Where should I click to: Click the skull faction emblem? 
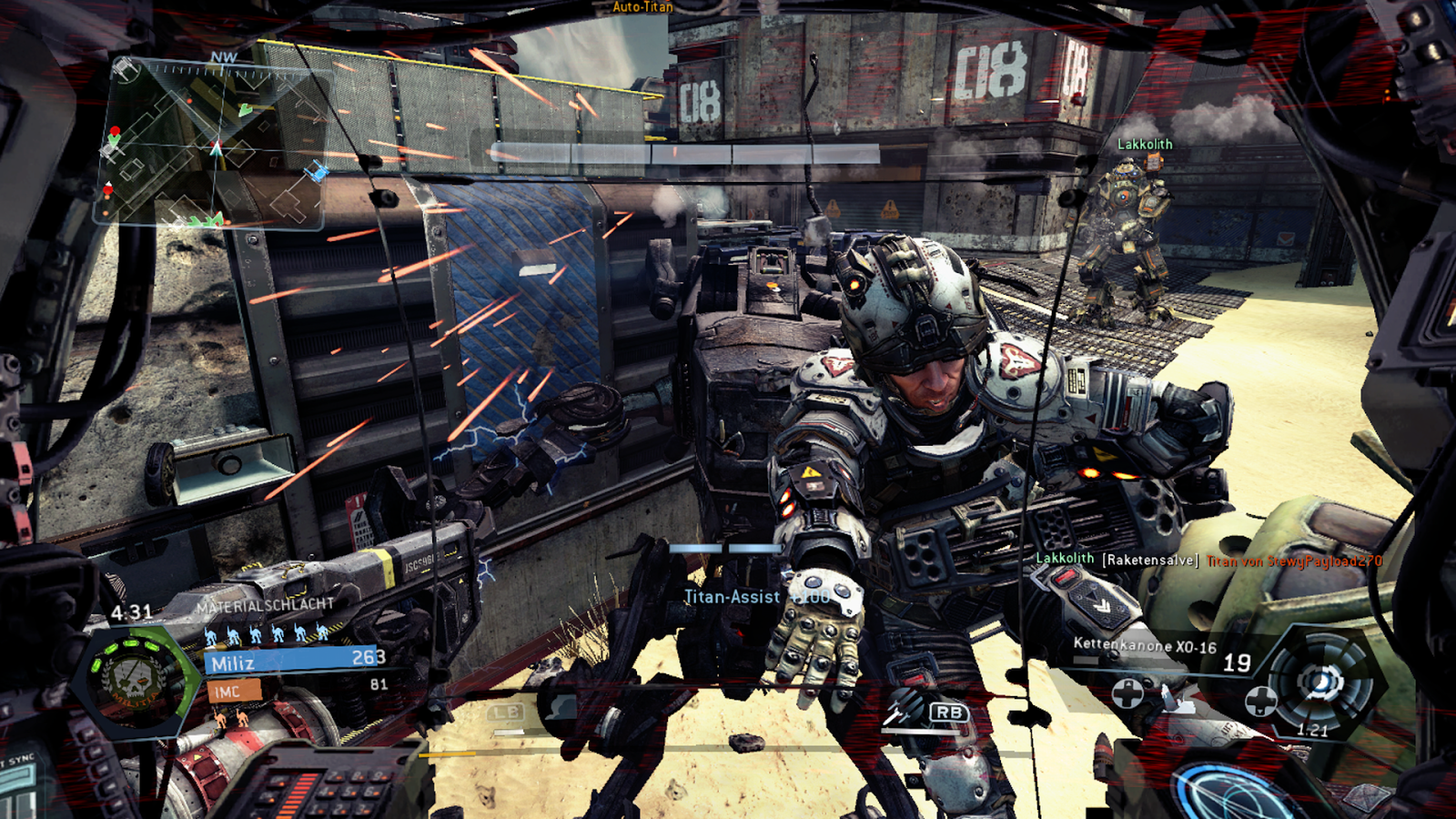[x=133, y=680]
